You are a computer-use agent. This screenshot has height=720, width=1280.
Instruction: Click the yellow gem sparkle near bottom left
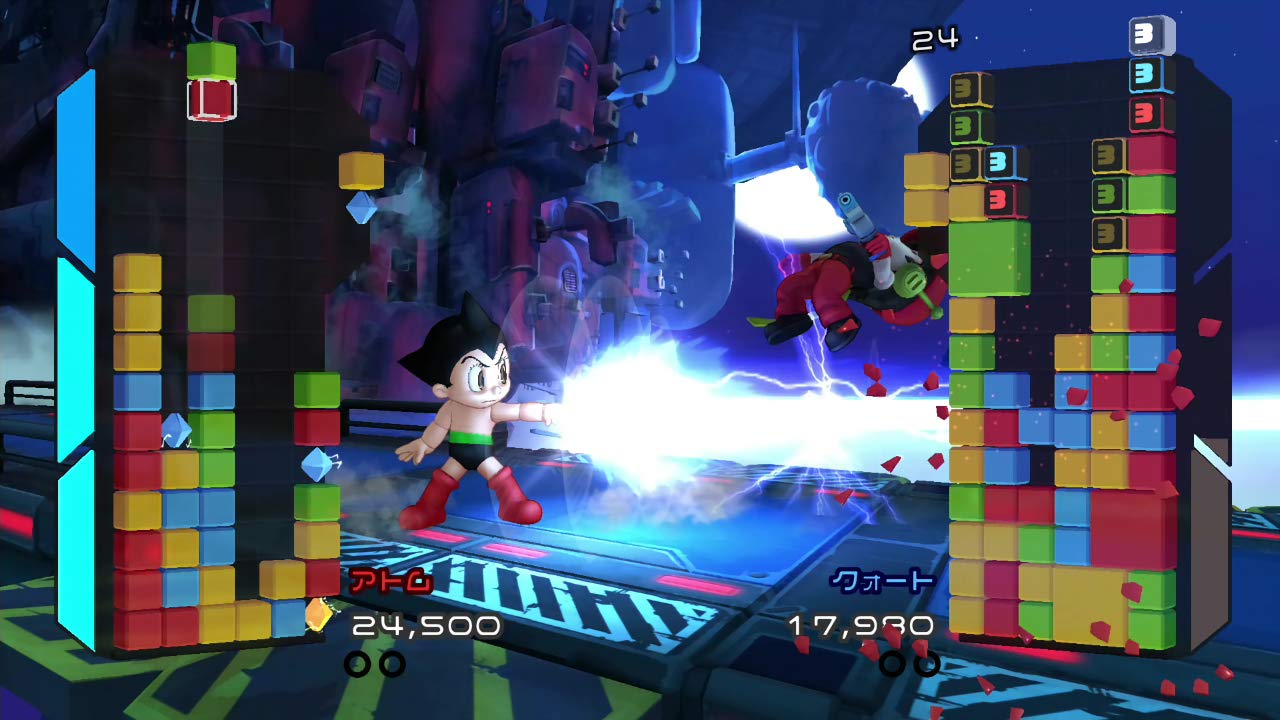click(320, 617)
